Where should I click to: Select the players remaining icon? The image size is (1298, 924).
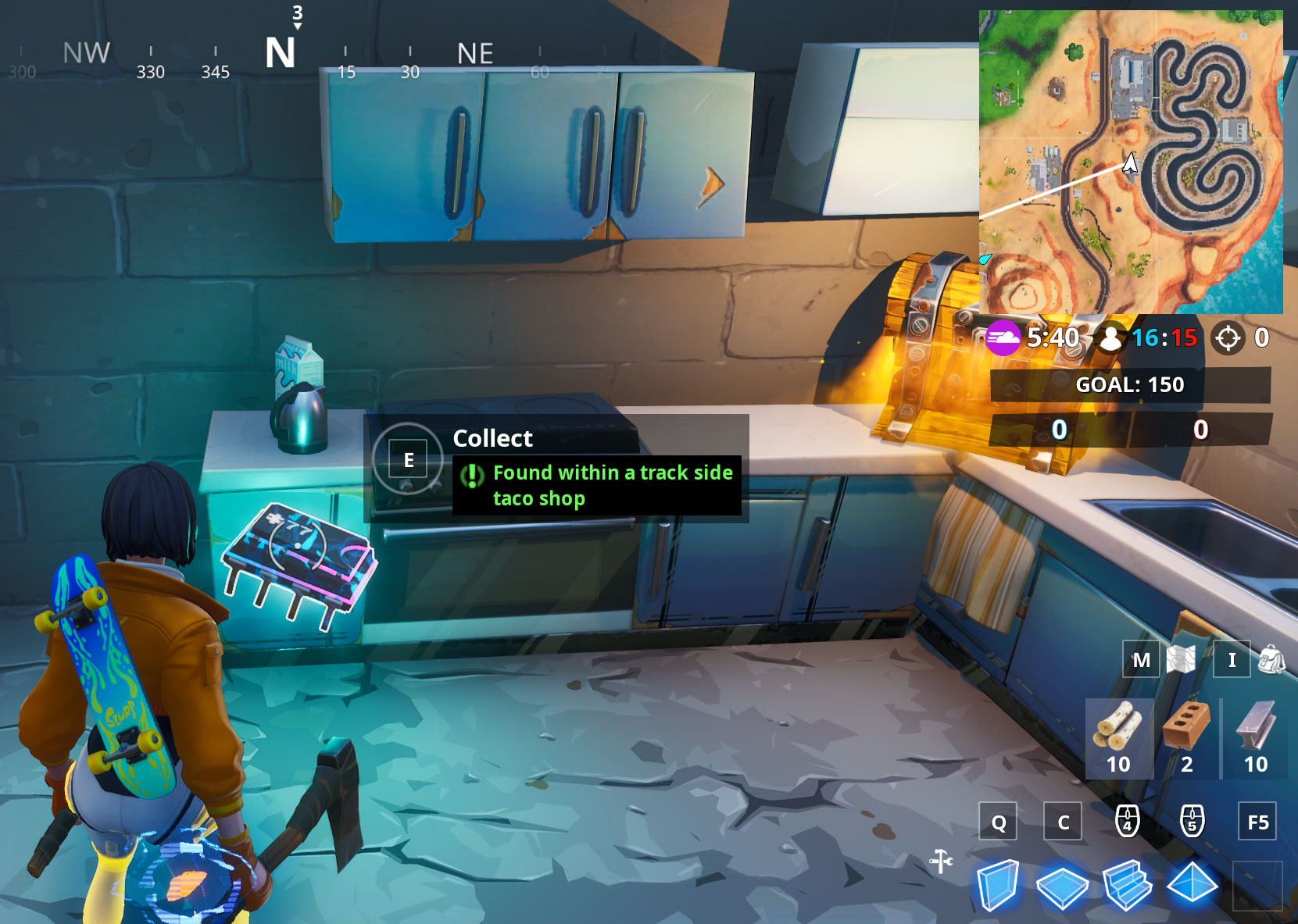tap(1113, 338)
